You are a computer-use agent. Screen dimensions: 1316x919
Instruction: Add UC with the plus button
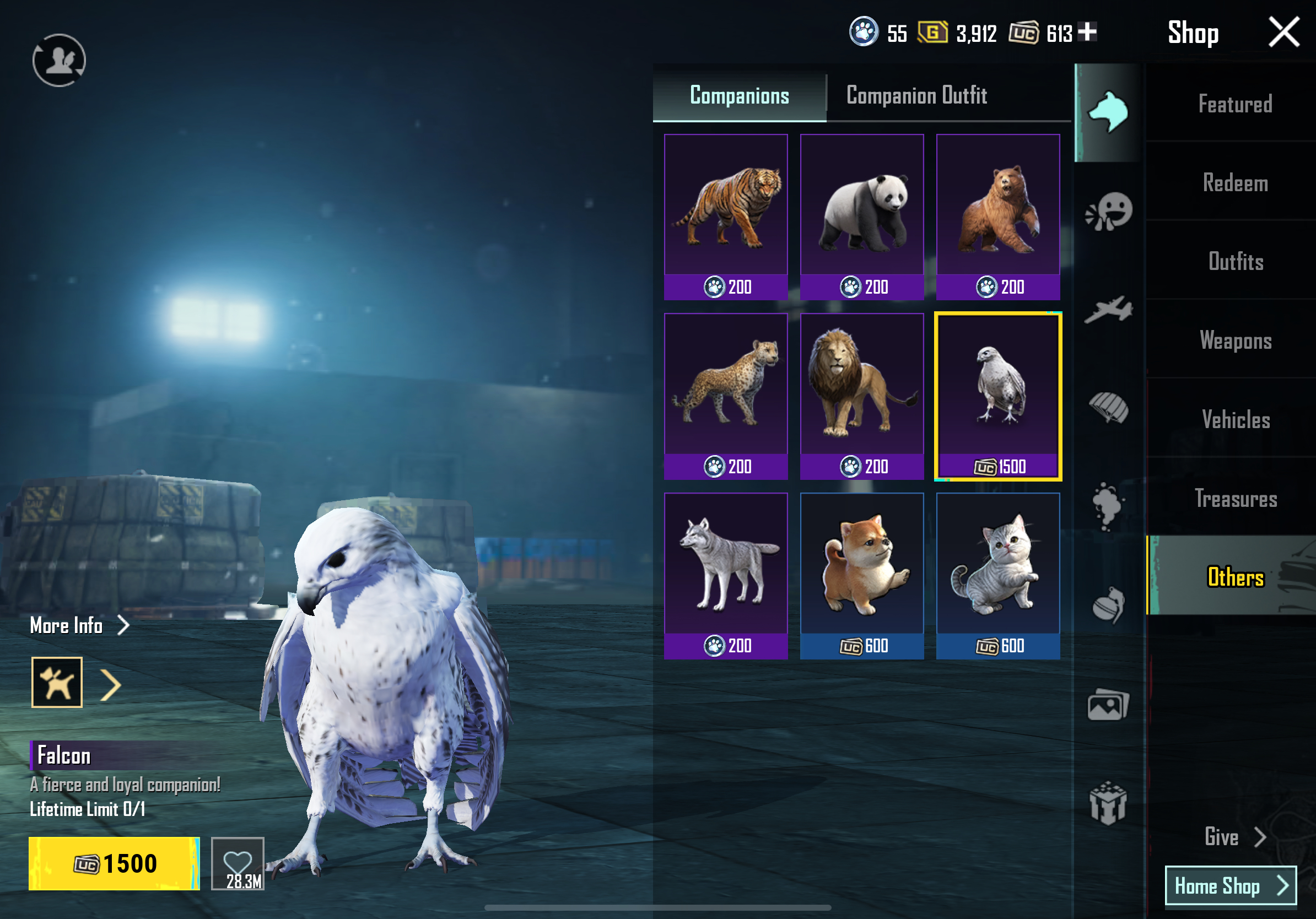coord(1087,31)
